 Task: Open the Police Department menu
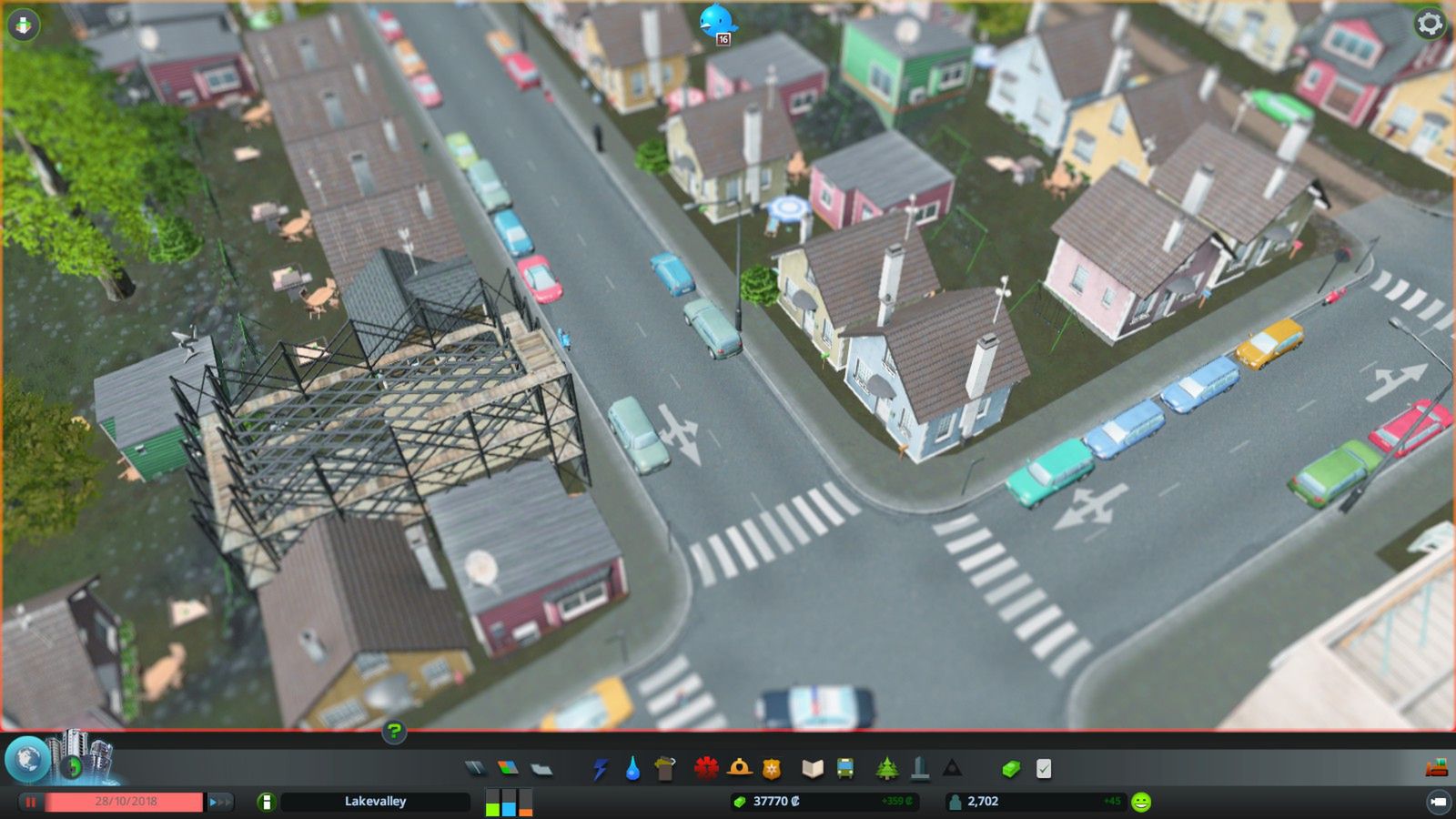(x=769, y=769)
